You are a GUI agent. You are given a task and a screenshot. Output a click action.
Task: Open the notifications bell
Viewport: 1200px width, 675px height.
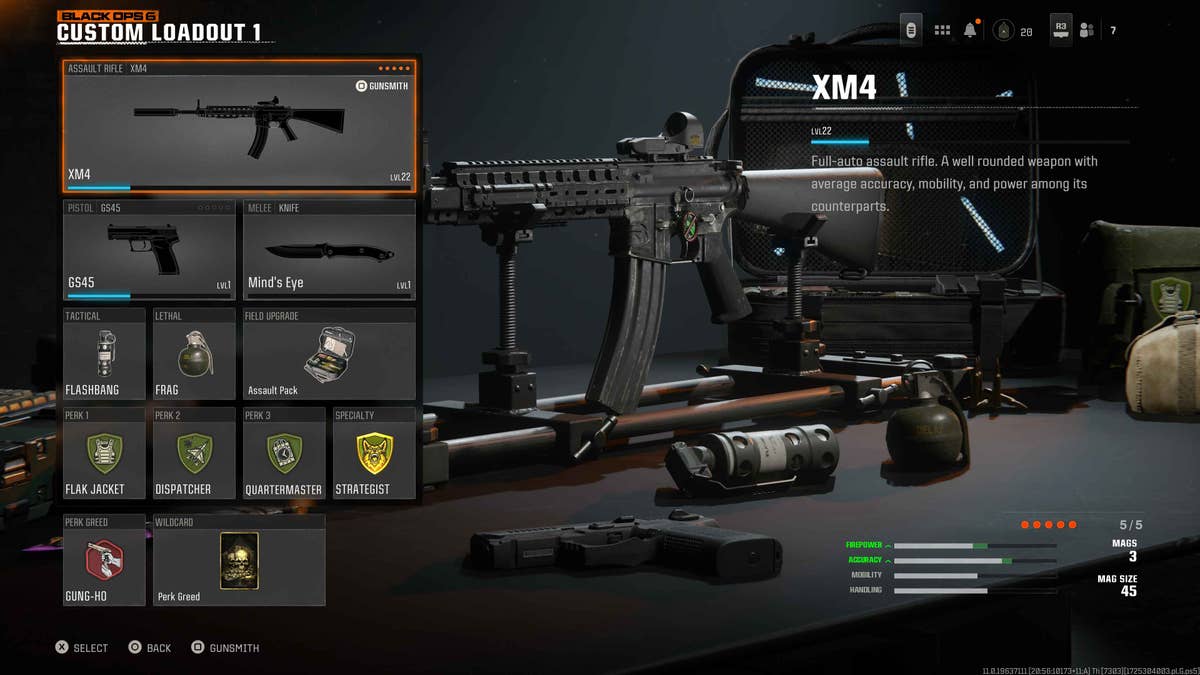point(970,31)
